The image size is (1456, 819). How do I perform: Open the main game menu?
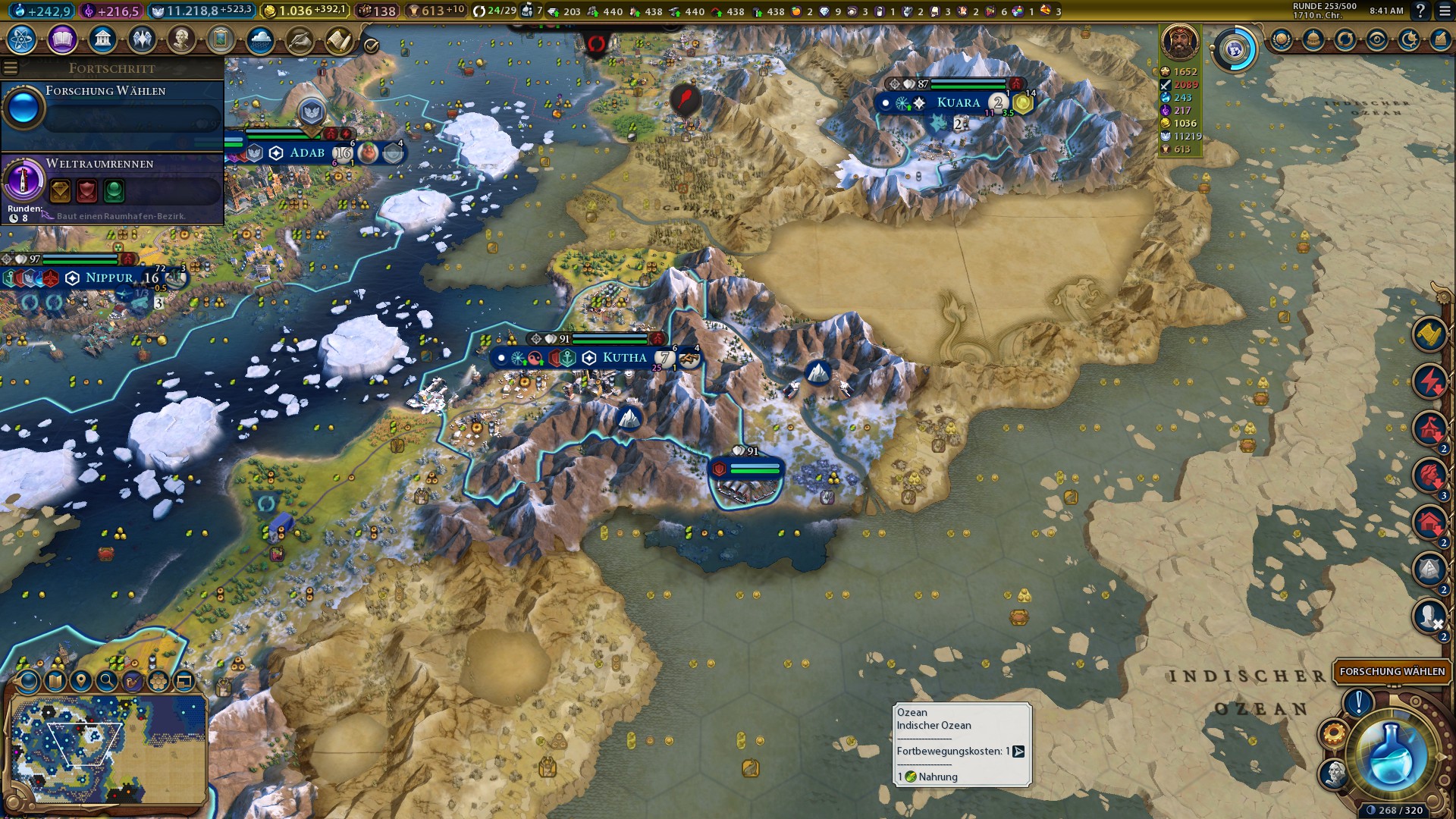1445,11
